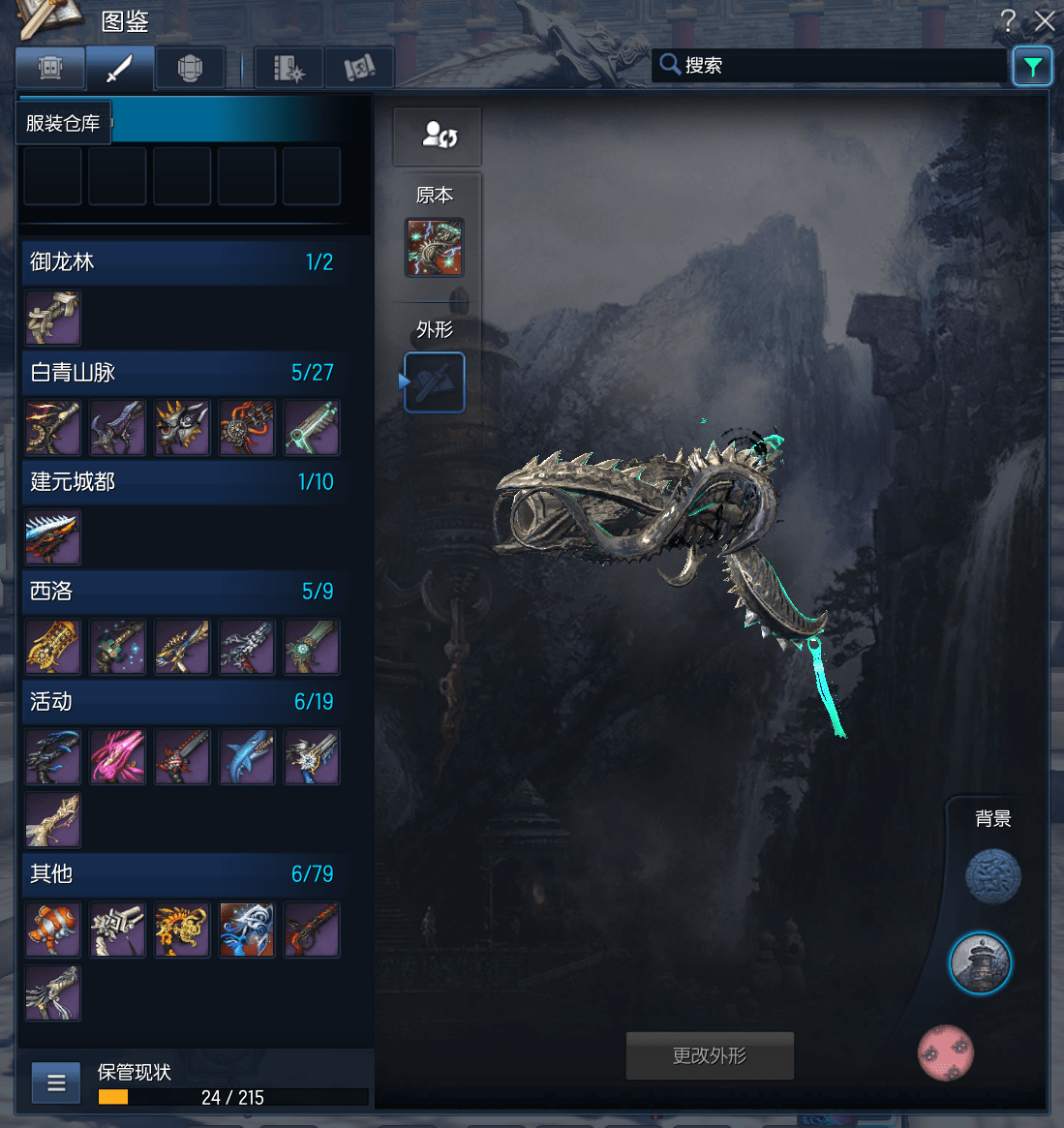Image resolution: width=1064 pixels, height=1128 pixels.
Task: Open the help question mark
Action: click(1009, 20)
